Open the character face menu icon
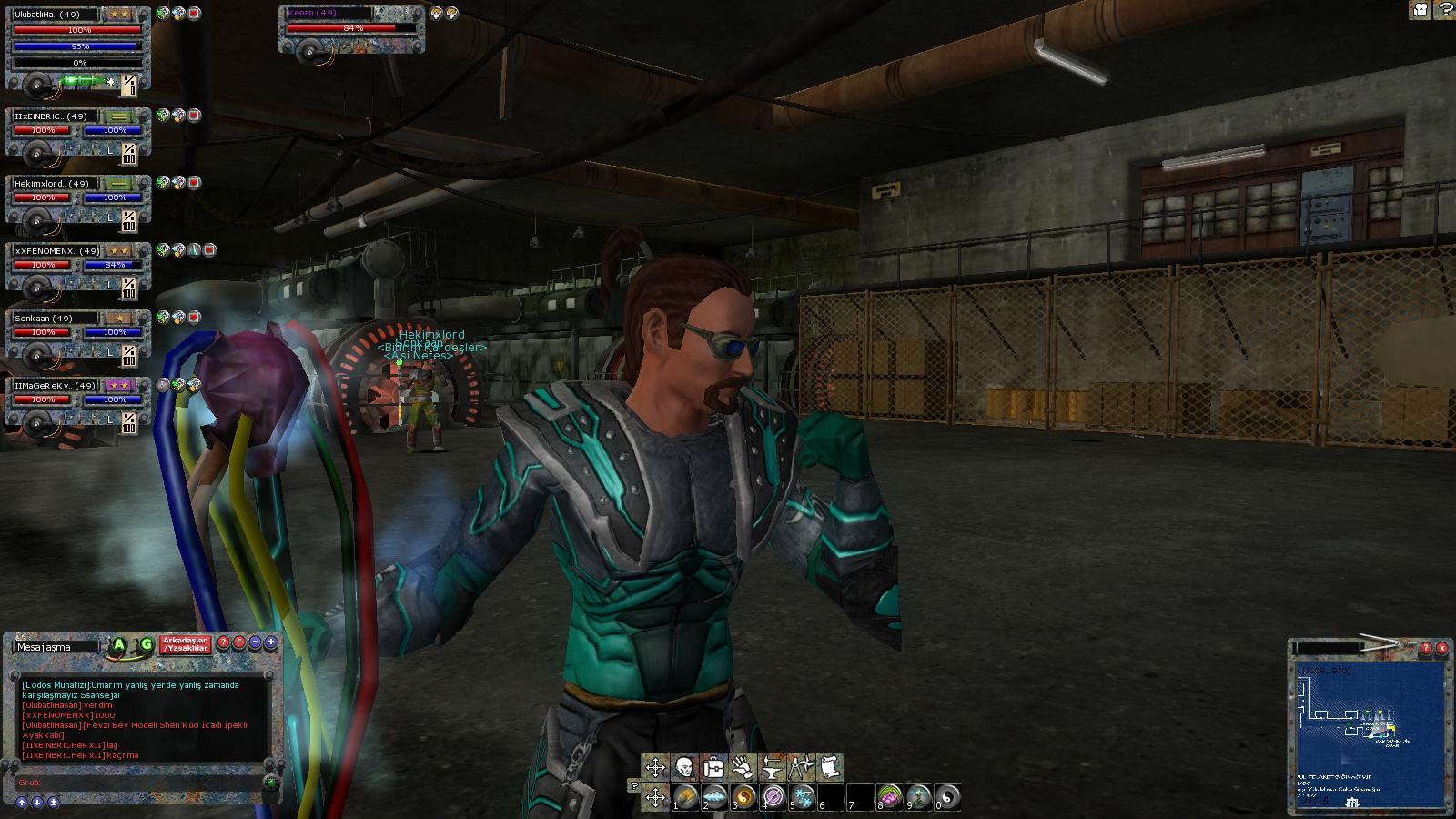The image size is (1456, 819). [x=684, y=767]
